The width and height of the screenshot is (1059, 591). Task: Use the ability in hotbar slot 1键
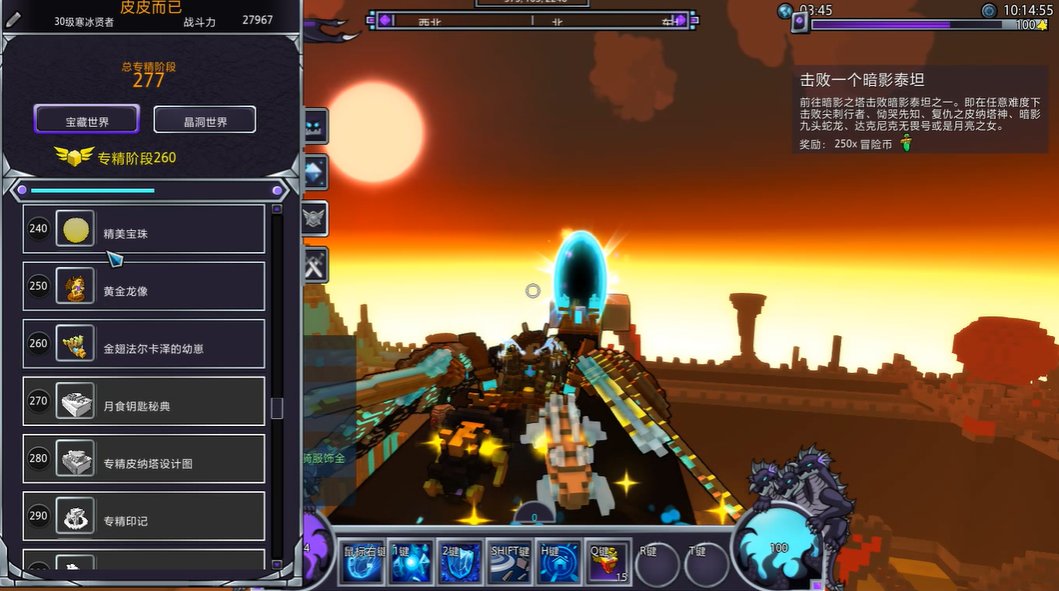coord(410,565)
